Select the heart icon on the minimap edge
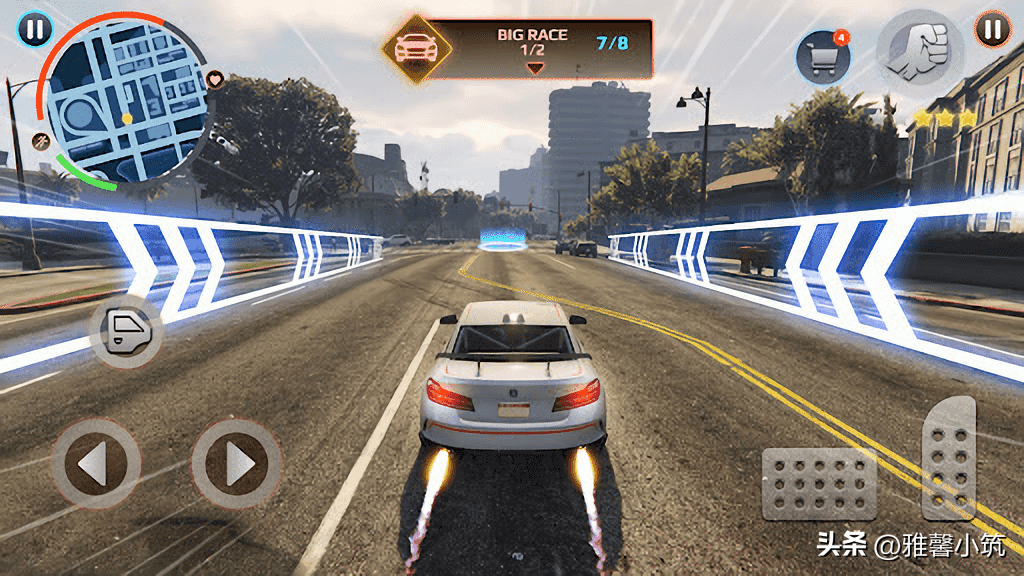The height and width of the screenshot is (576, 1024). (215, 78)
